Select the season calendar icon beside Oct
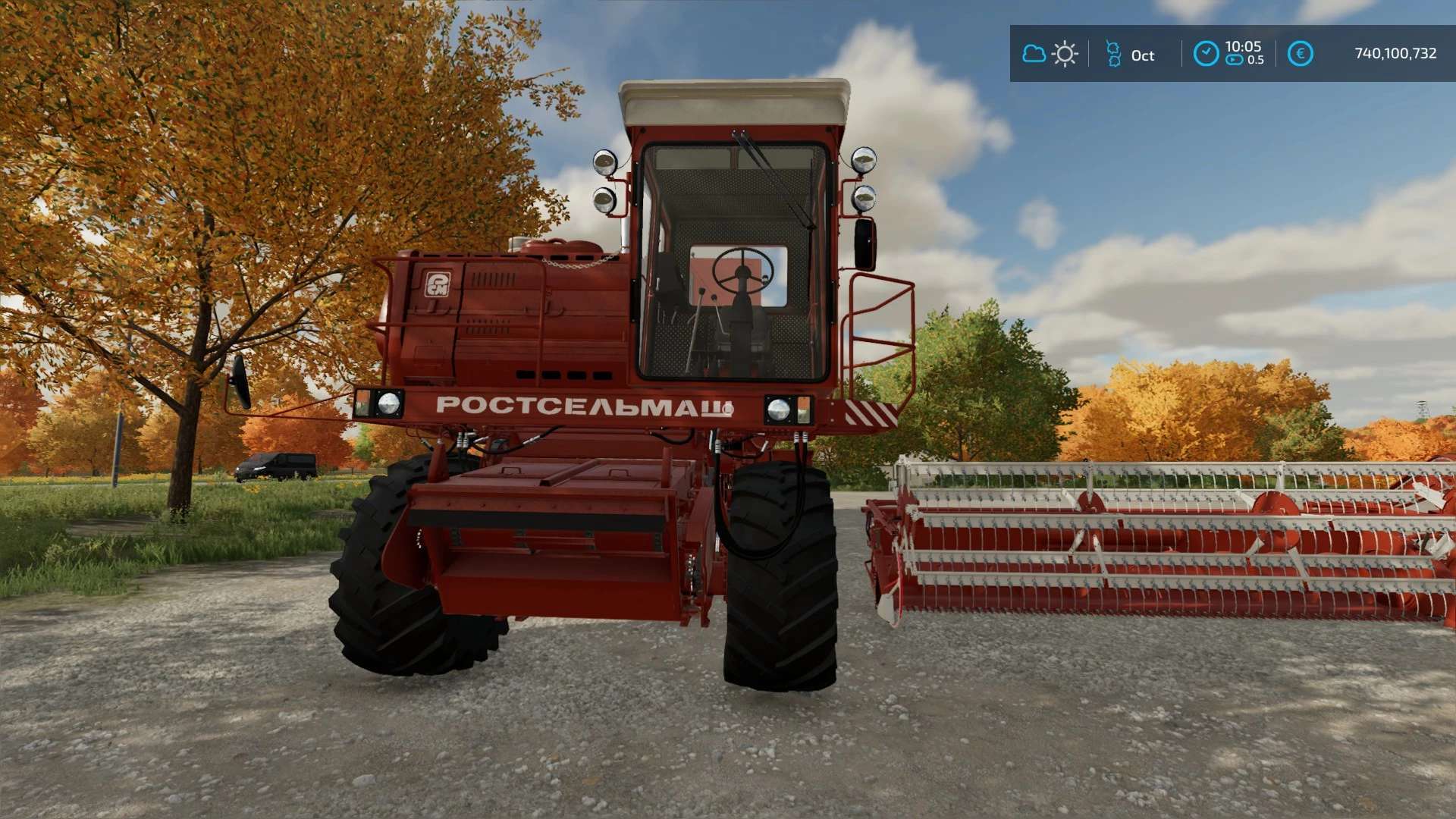Screen dimensions: 1456x819 (x=1113, y=54)
